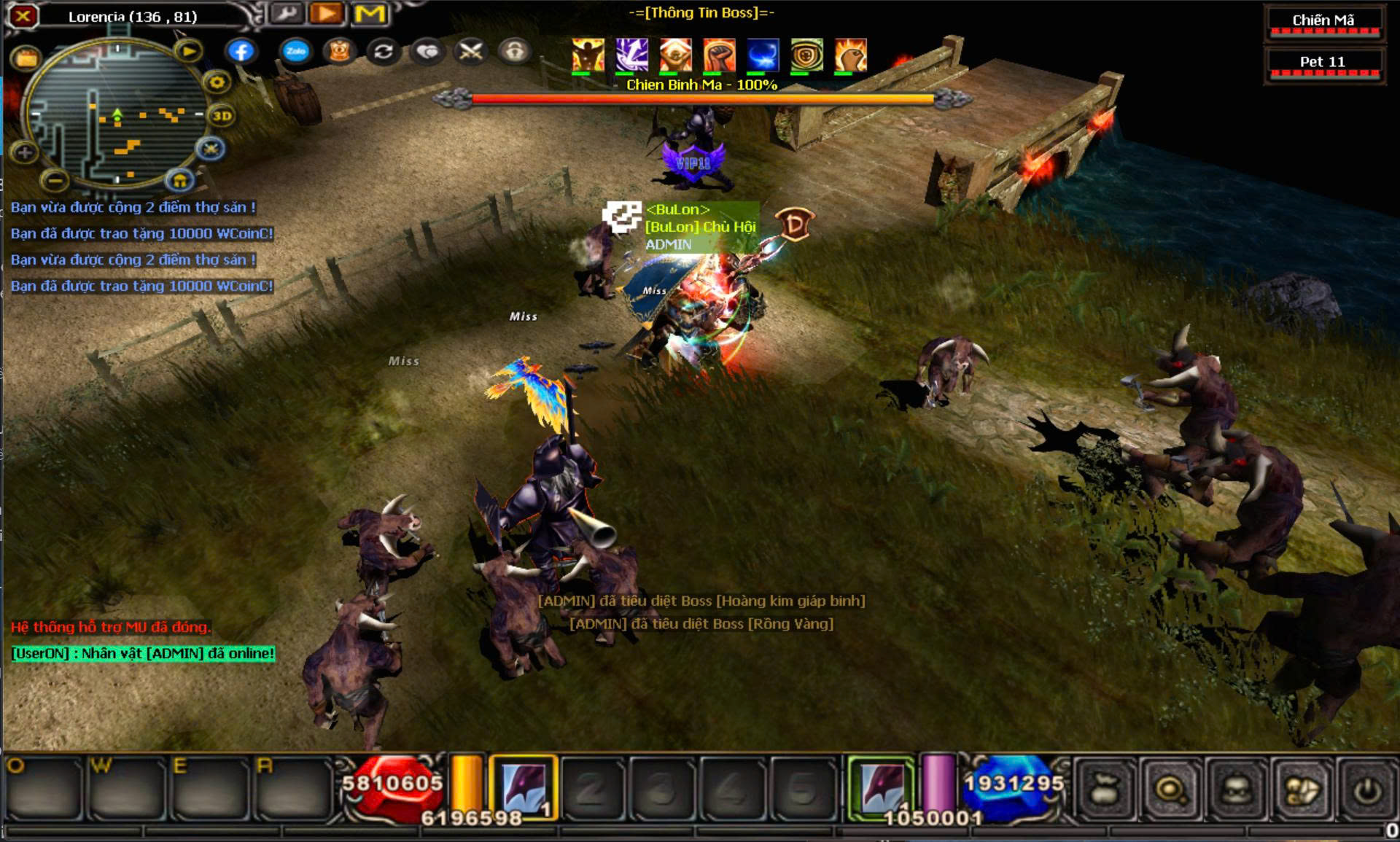Viewport: 1400px width, 842px height.
Task: Open the wrench settings button
Action: coord(287,14)
